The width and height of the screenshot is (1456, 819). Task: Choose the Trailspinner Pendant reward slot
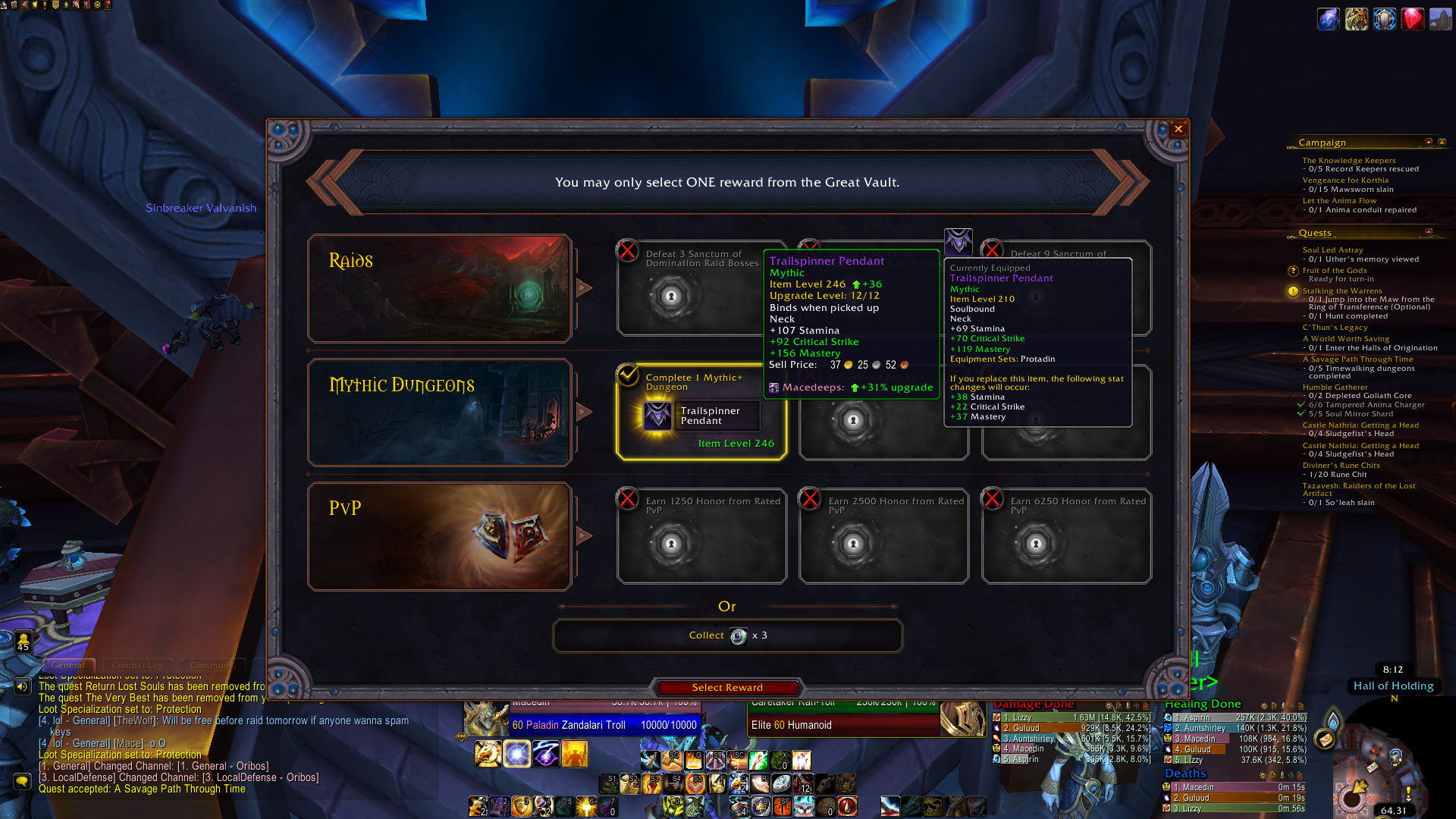point(701,415)
